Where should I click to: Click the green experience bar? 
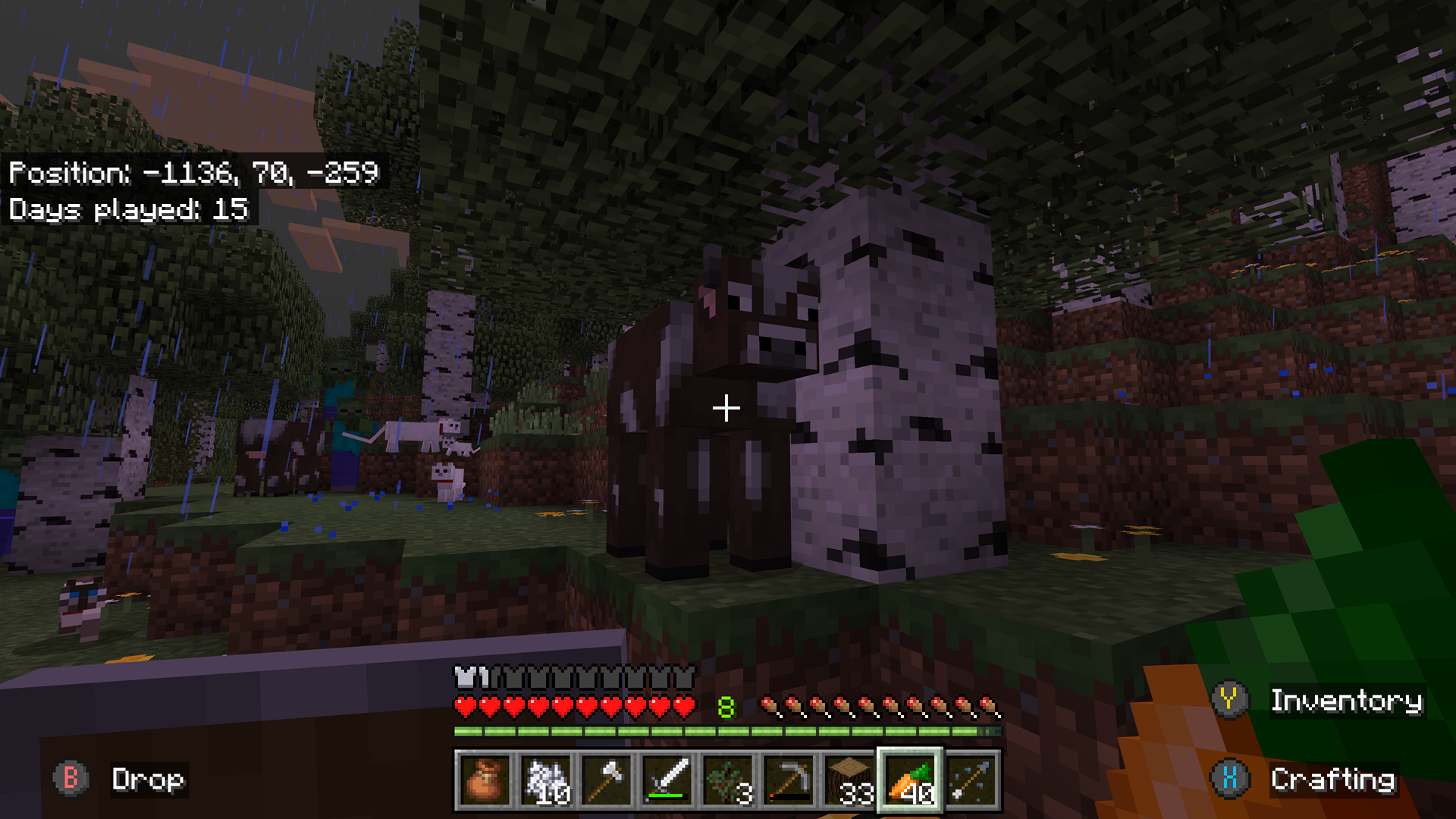[728, 731]
